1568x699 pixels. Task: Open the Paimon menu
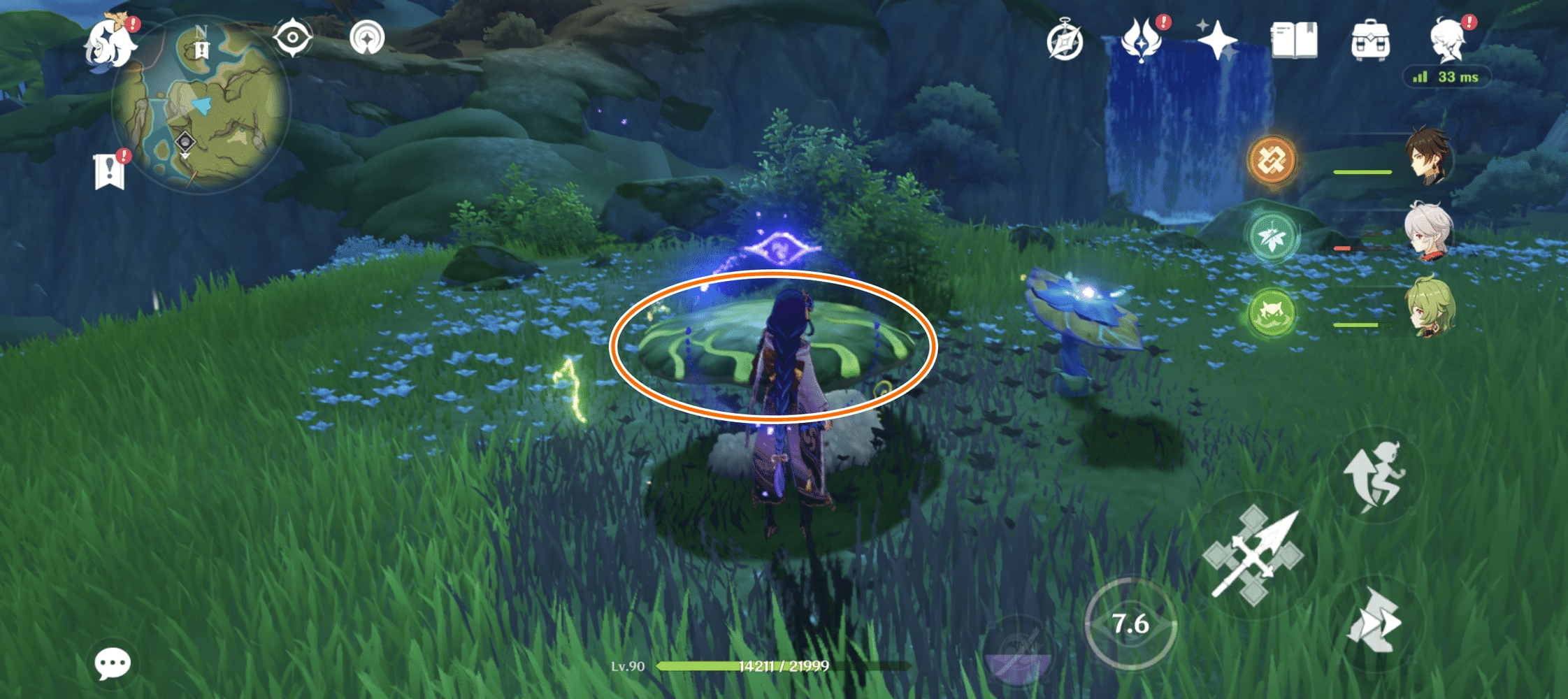click(112, 42)
